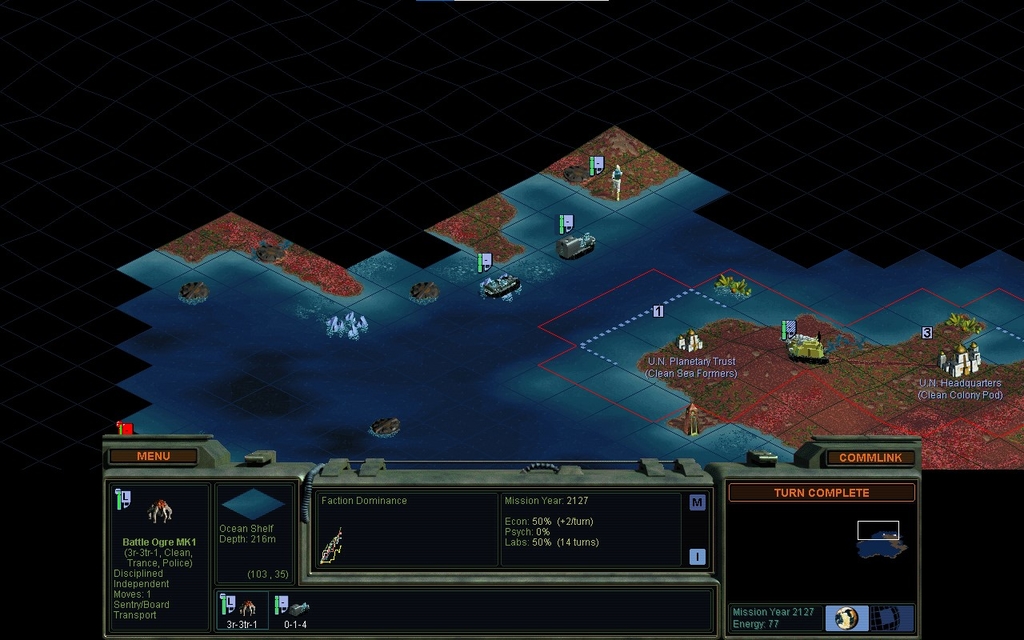The width and height of the screenshot is (1024, 640).
Task: End turn with TURN COMPLETE
Action: point(821,493)
